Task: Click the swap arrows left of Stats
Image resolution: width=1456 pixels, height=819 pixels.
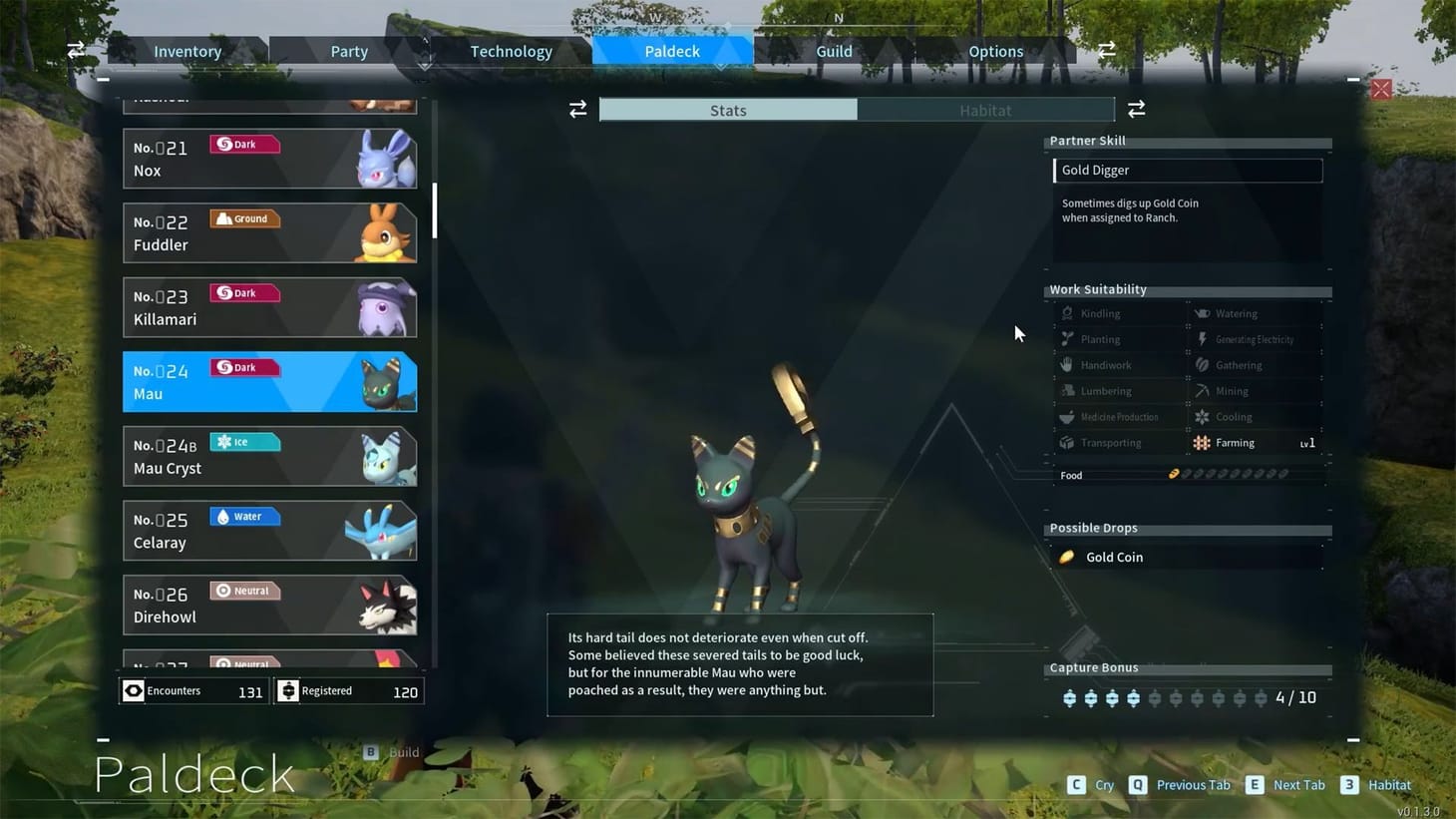Action: (577, 109)
